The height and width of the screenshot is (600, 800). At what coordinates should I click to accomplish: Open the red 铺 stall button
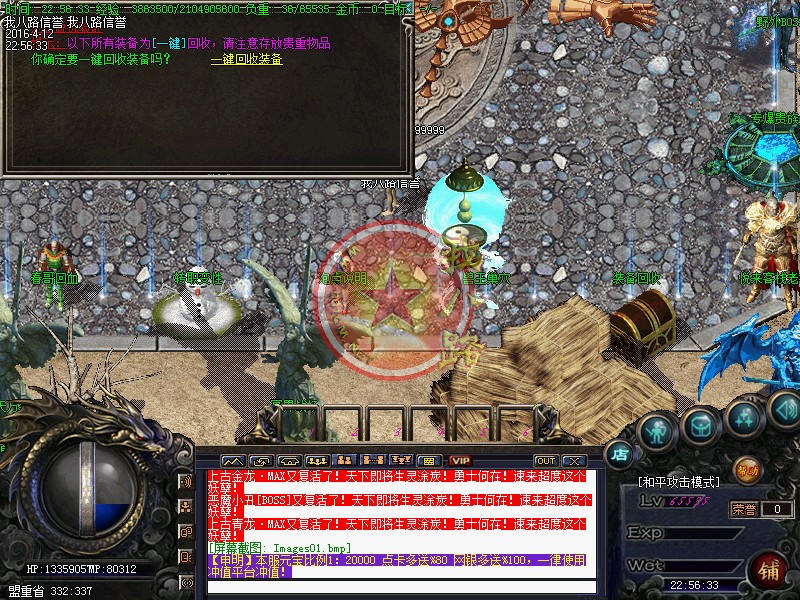click(770, 571)
